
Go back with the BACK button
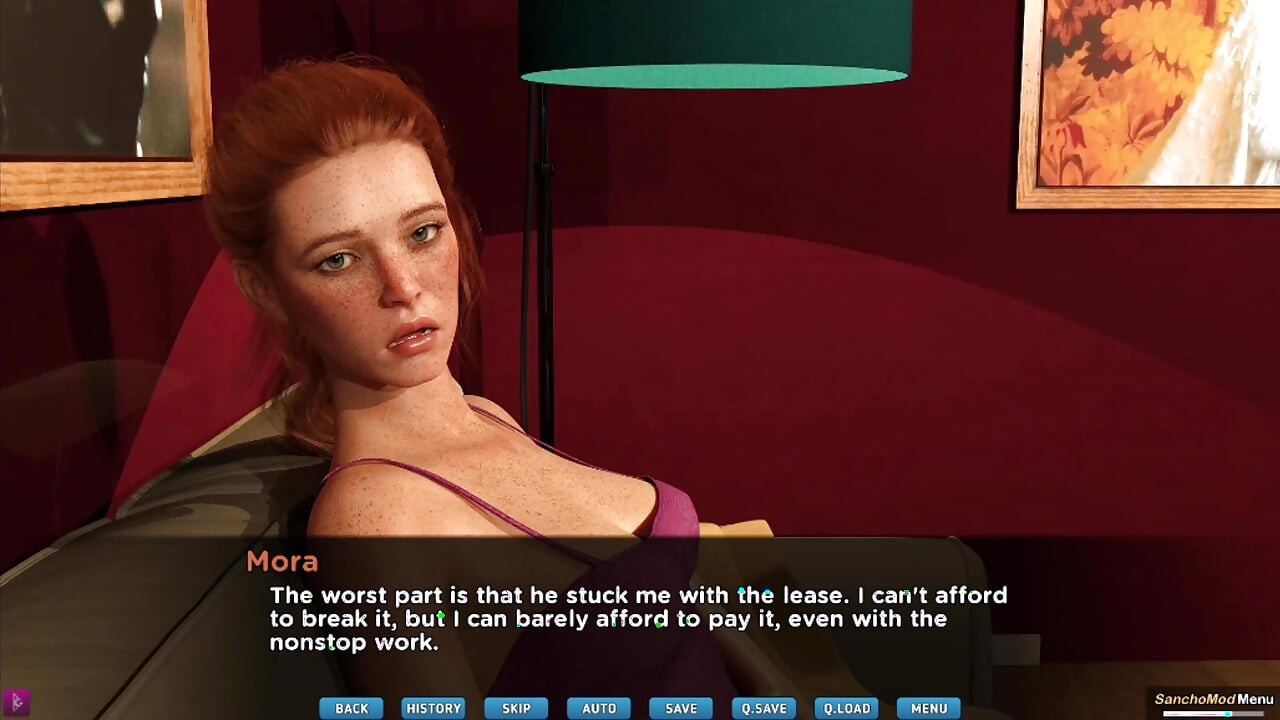[351, 708]
